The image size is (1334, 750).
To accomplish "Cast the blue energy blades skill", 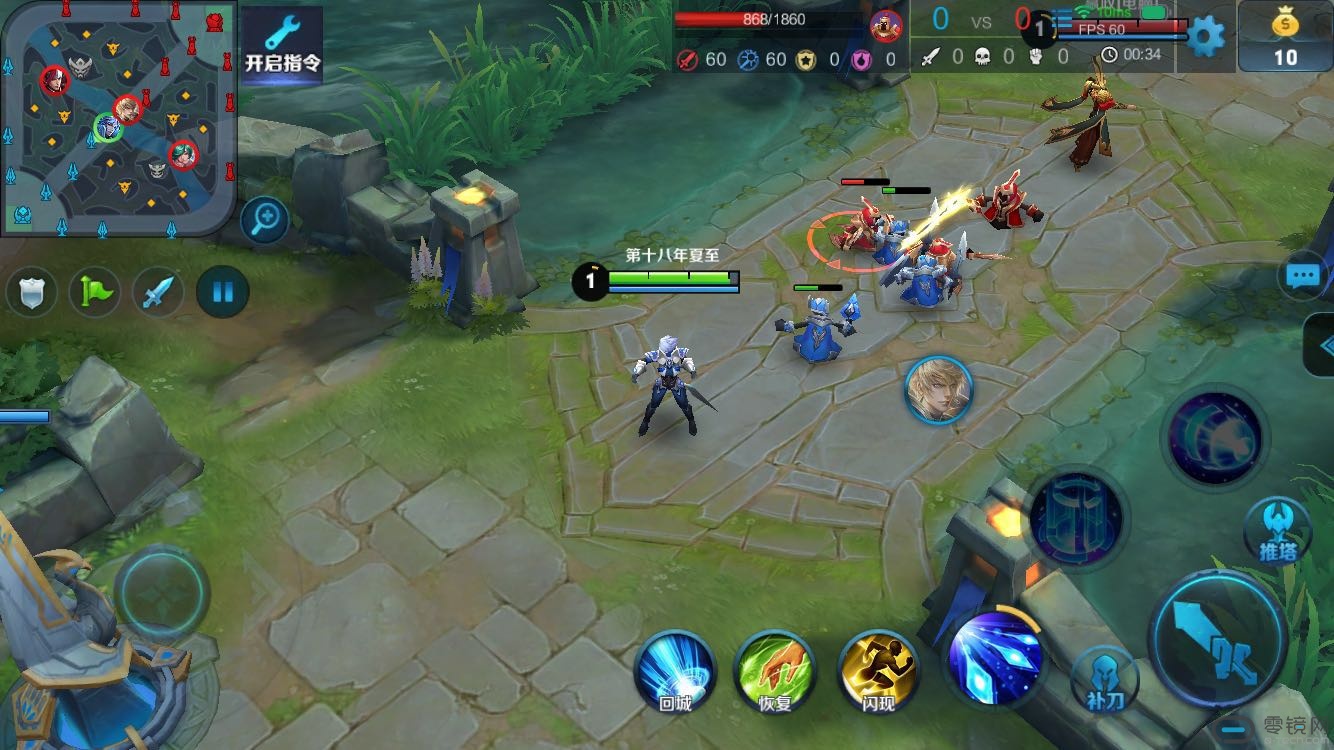I will [x=994, y=656].
